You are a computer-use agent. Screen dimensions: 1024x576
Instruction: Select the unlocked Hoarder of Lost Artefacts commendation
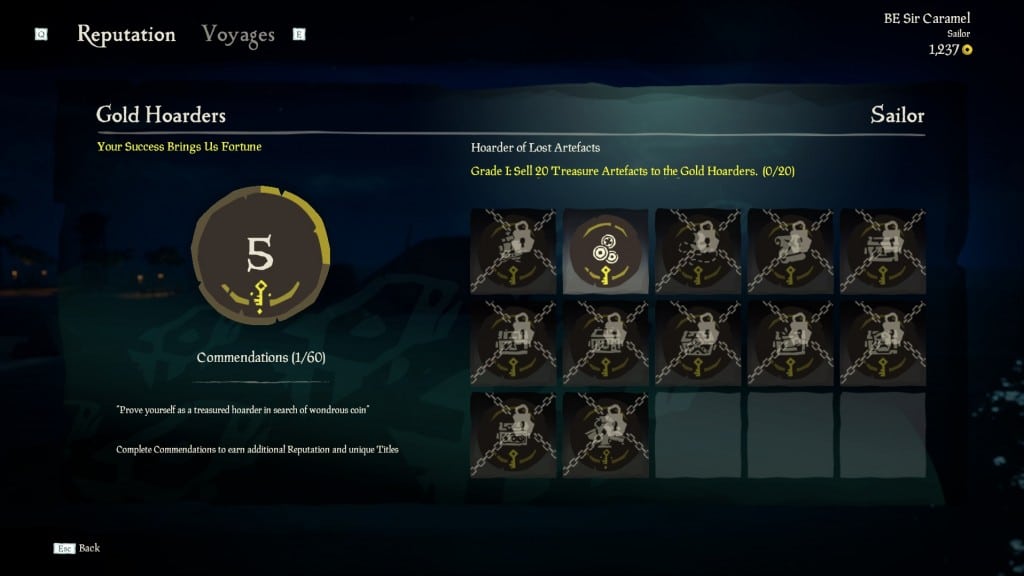tap(605, 251)
